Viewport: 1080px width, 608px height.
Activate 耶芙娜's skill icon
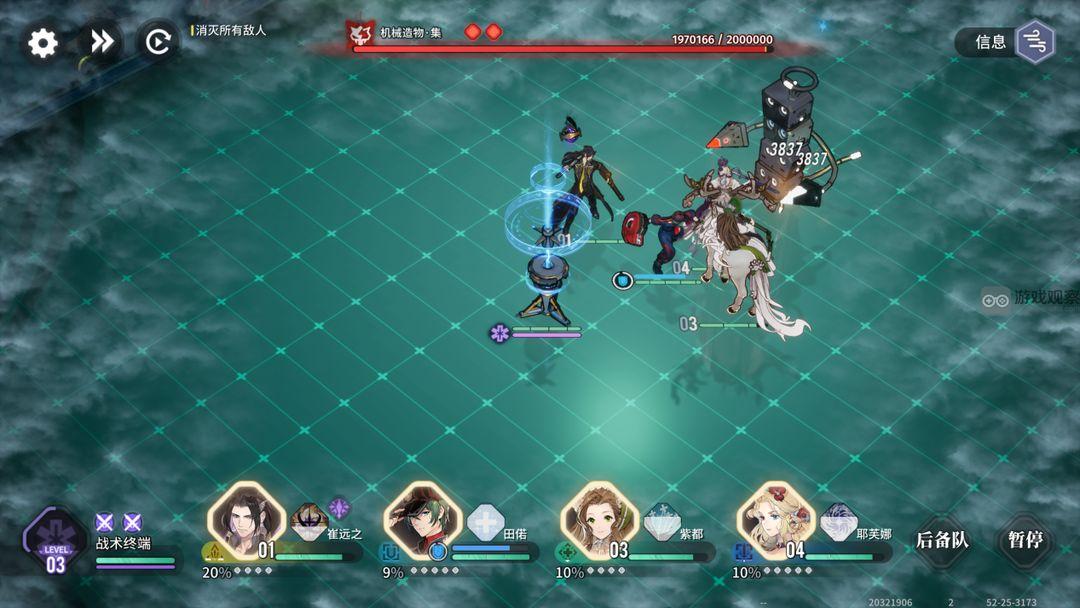point(839,521)
